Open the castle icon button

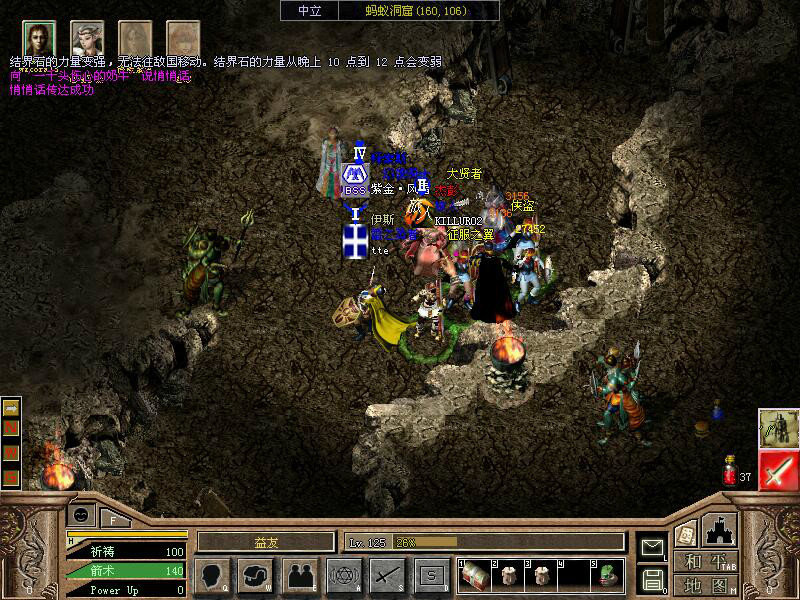point(721,530)
